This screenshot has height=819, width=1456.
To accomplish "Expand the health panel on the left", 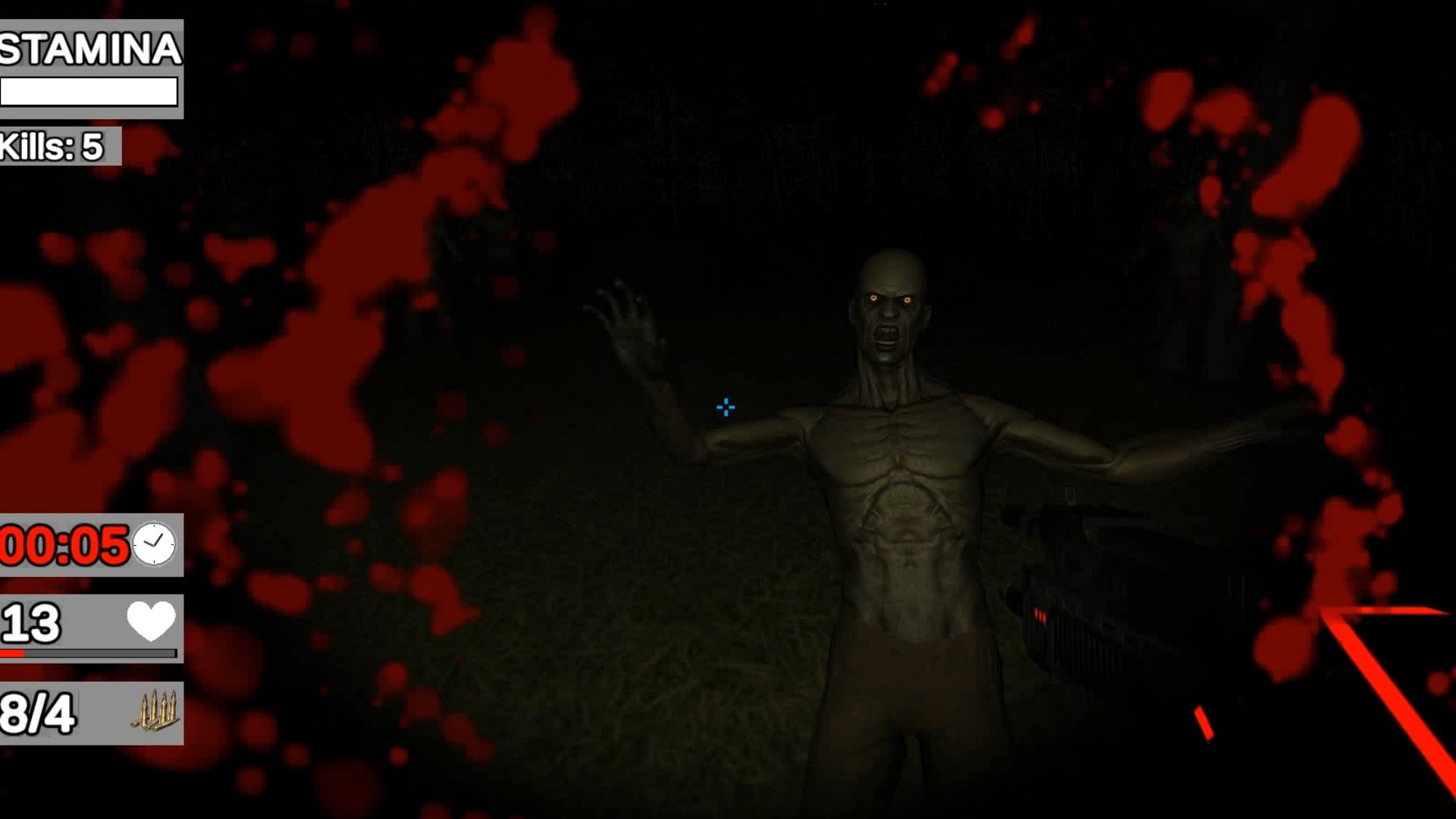I will (91, 629).
